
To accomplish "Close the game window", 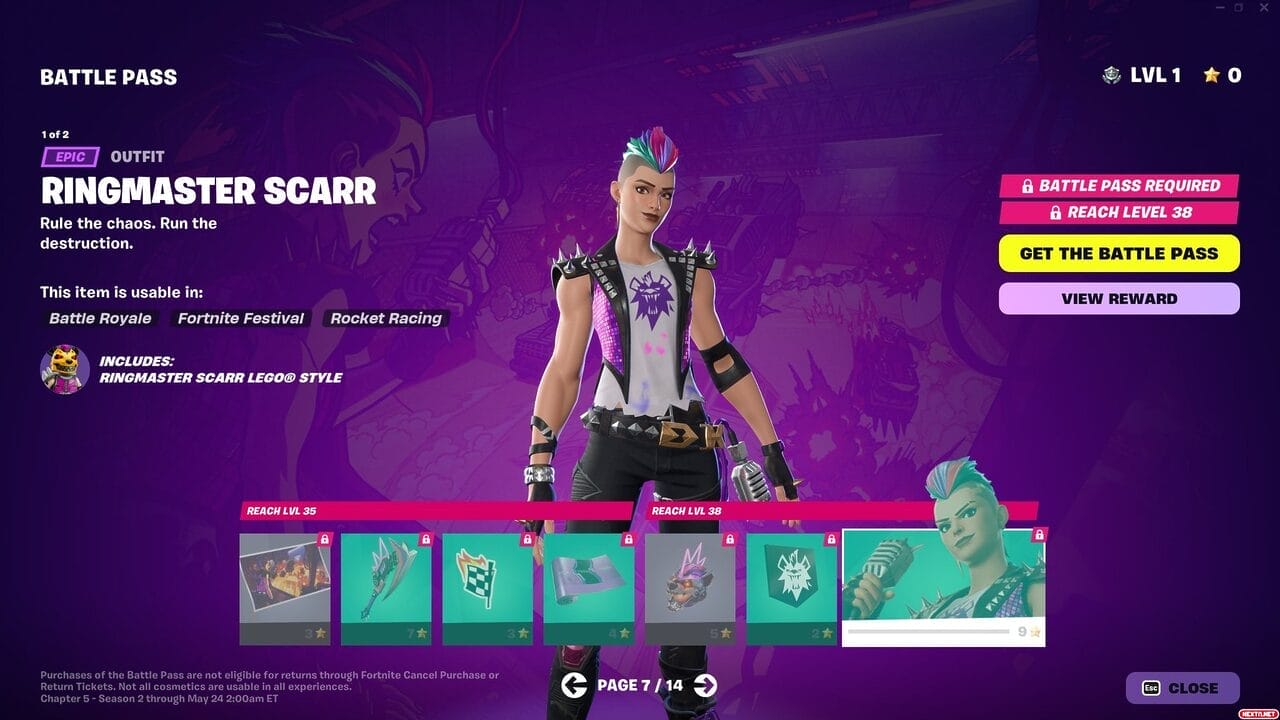I will point(1264,8).
